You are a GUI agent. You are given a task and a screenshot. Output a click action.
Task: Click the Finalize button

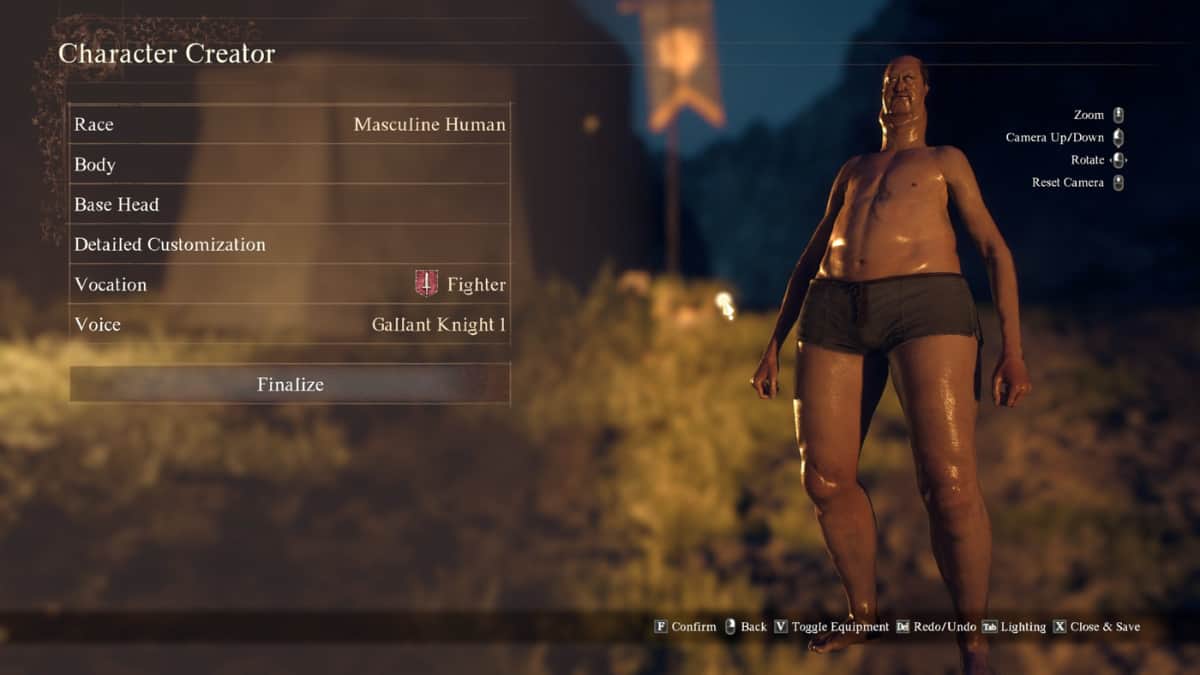pos(290,384)
